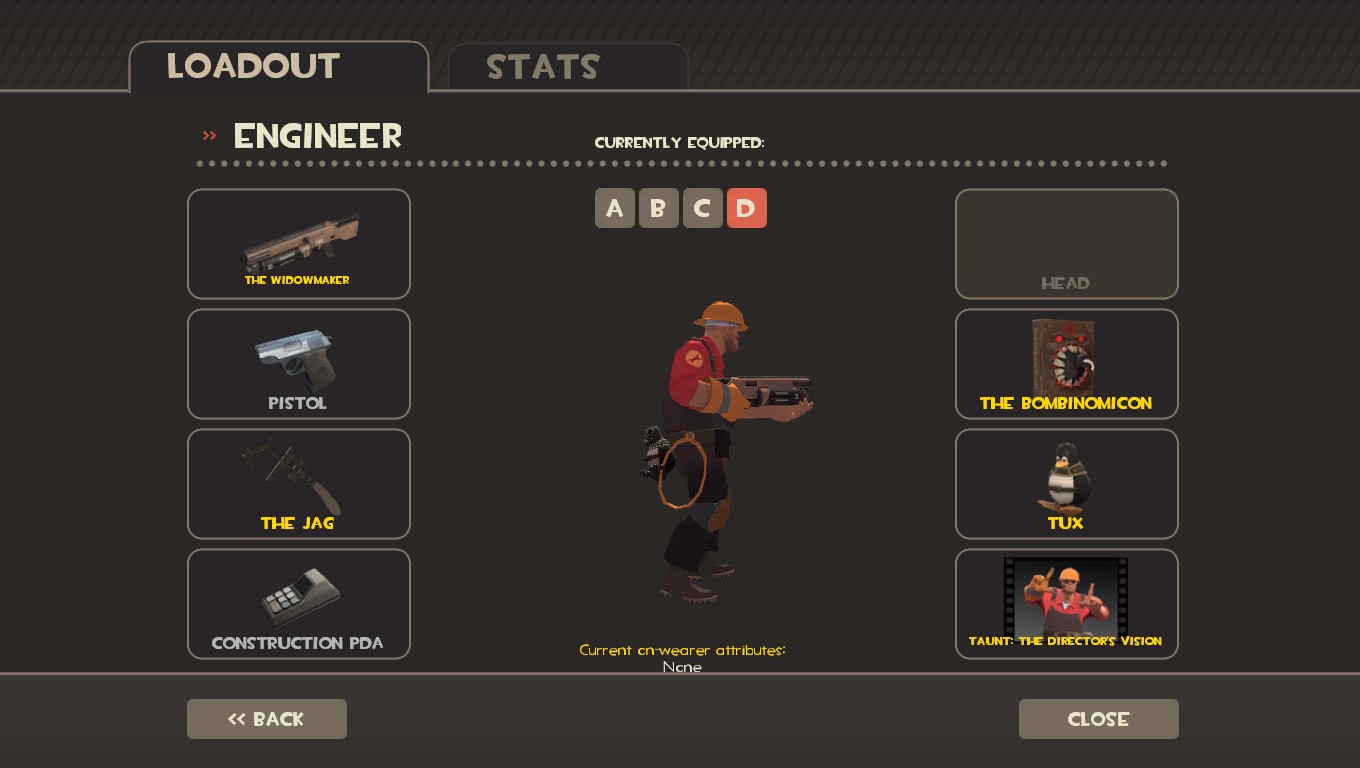Switch to loadout preset A
Screen dimensions: 1360x768
(x=615, y=208)
